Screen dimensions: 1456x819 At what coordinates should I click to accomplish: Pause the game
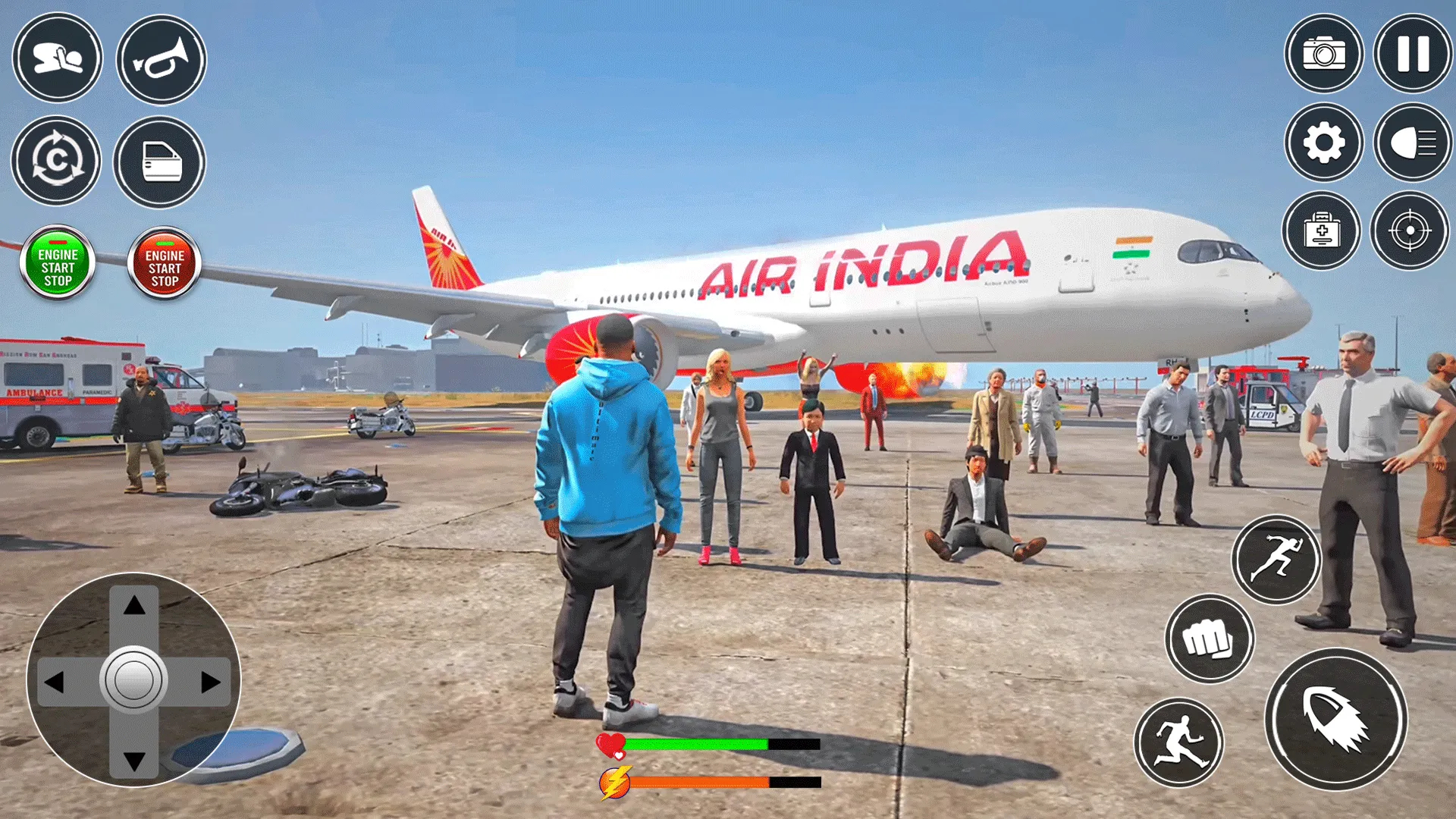(x=1413, y=55)
